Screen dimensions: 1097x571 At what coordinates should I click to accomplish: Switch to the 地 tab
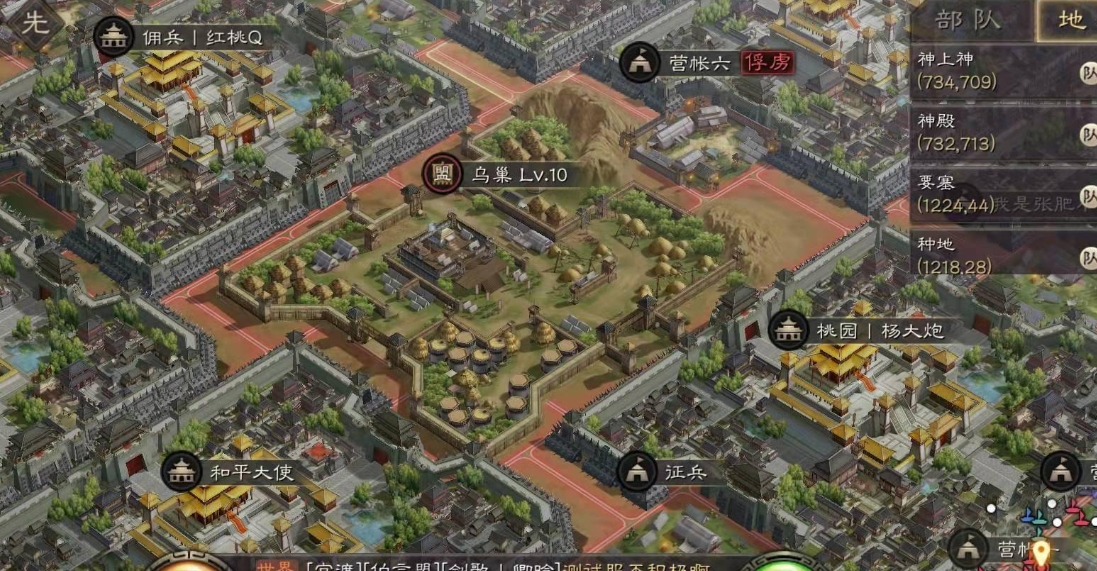click(1069, 20)
